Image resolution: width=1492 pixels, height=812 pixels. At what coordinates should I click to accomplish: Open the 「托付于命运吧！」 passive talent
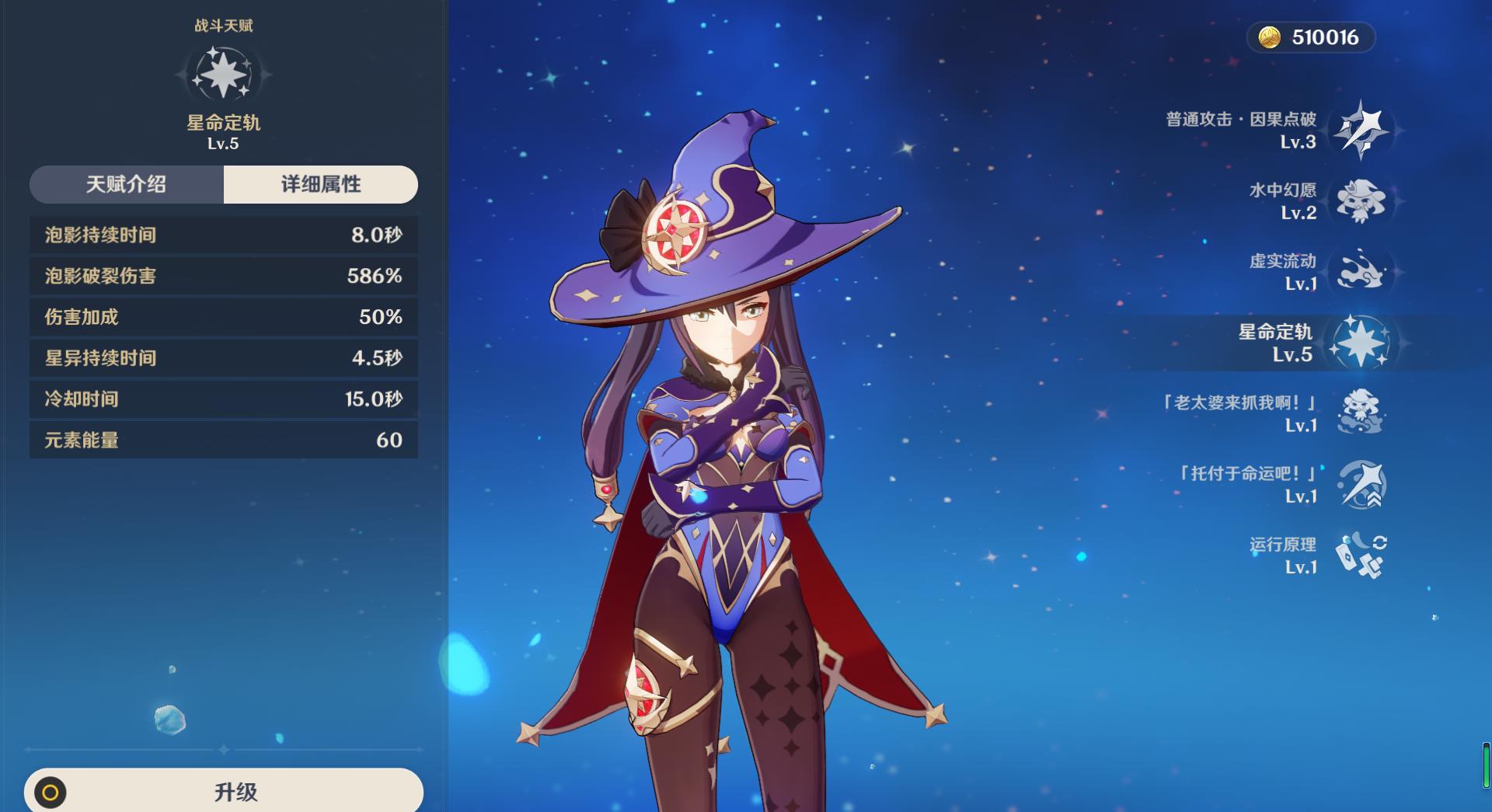click(x=1360, y=484)
